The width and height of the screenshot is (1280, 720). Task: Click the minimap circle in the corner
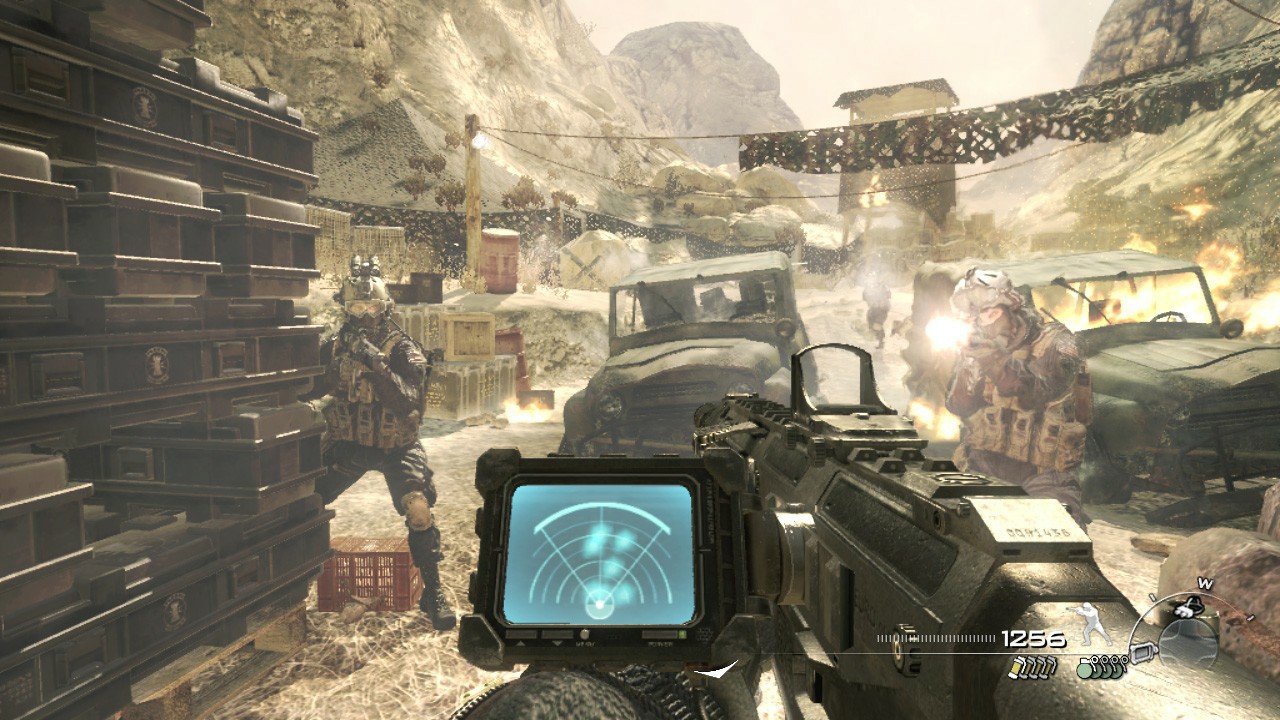(1188, 641)
